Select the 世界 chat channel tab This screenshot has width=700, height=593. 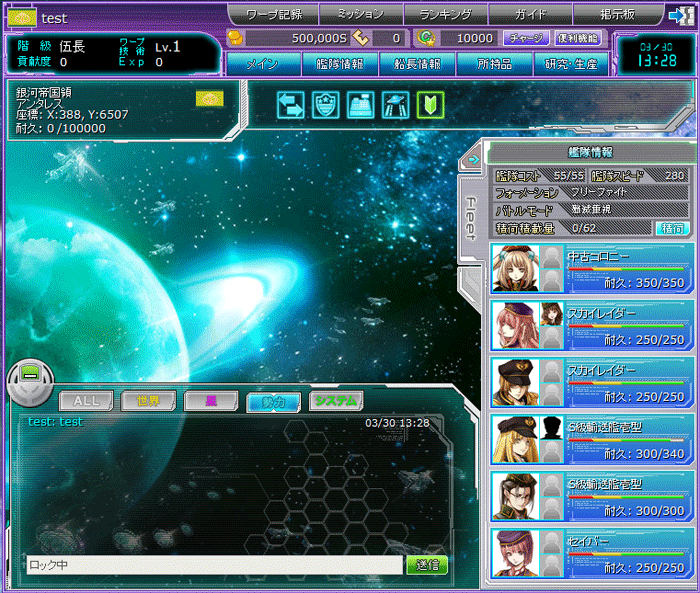point(148,401)
